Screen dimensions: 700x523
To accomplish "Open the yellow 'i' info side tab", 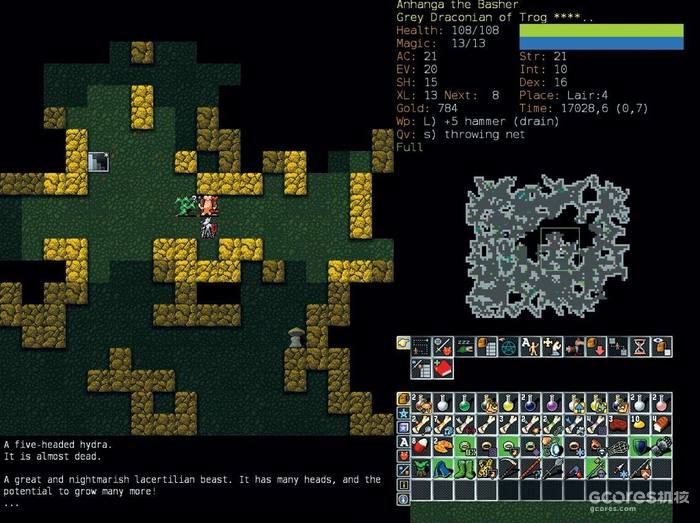I will pyautogui.click(x=403, y=483).
